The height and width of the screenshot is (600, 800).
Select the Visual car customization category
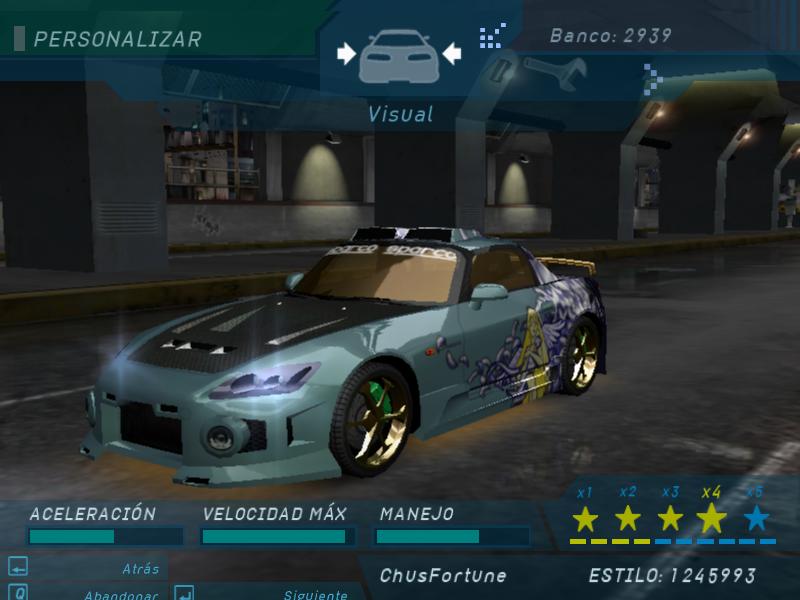point(400,54)
